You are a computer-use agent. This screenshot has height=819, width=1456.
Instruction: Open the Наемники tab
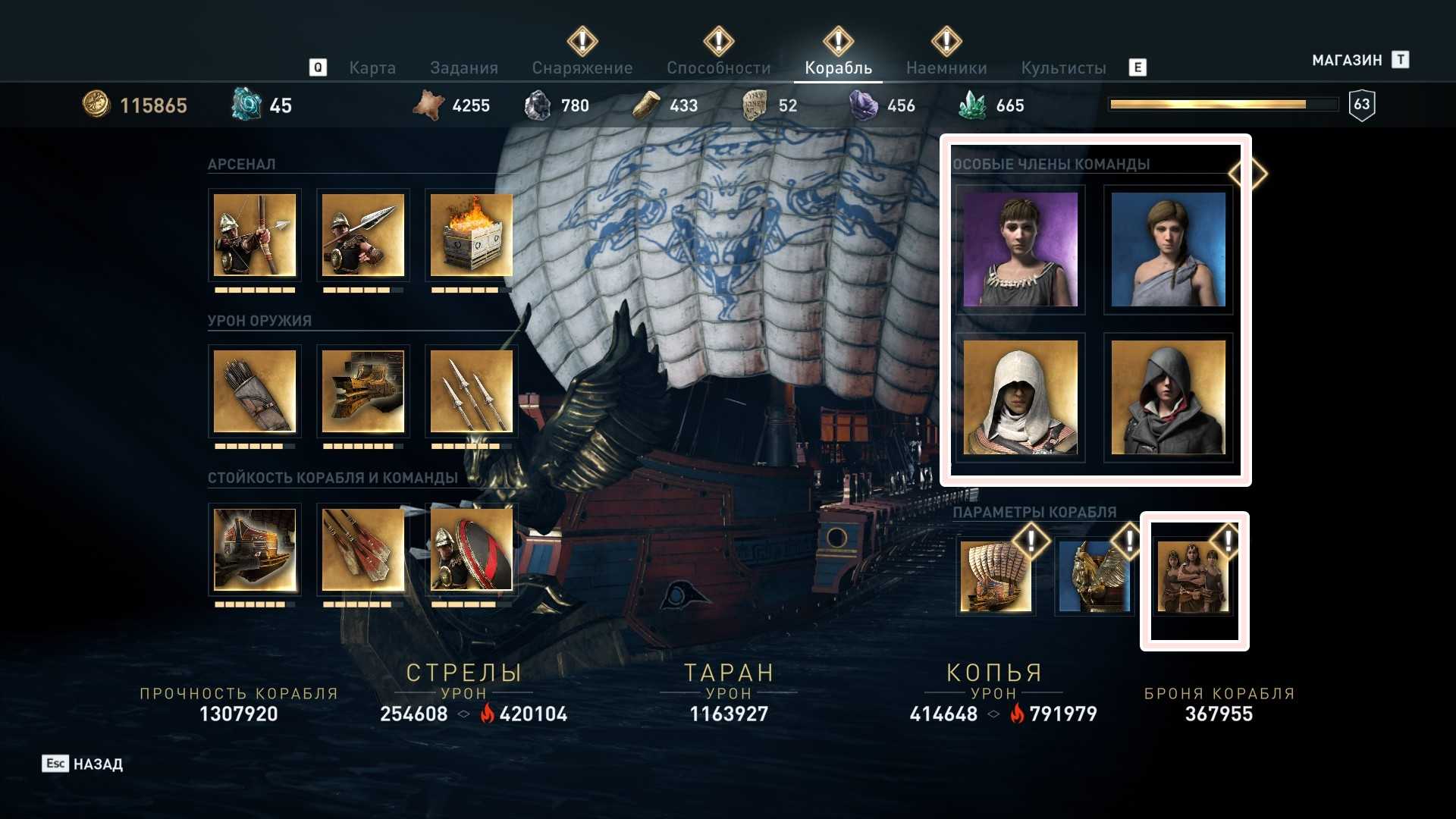(946, 68)
